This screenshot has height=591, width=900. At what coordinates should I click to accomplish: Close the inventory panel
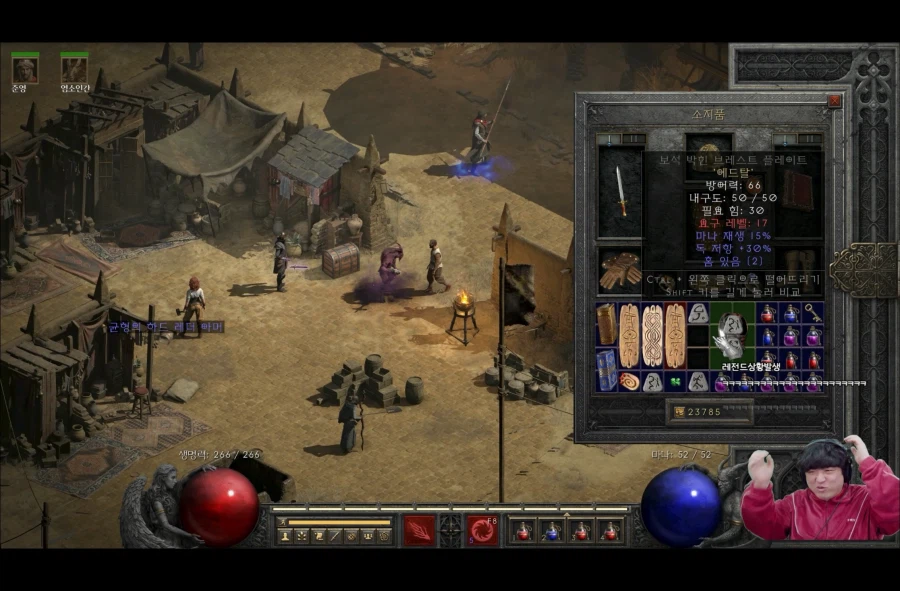pos(834,101)
